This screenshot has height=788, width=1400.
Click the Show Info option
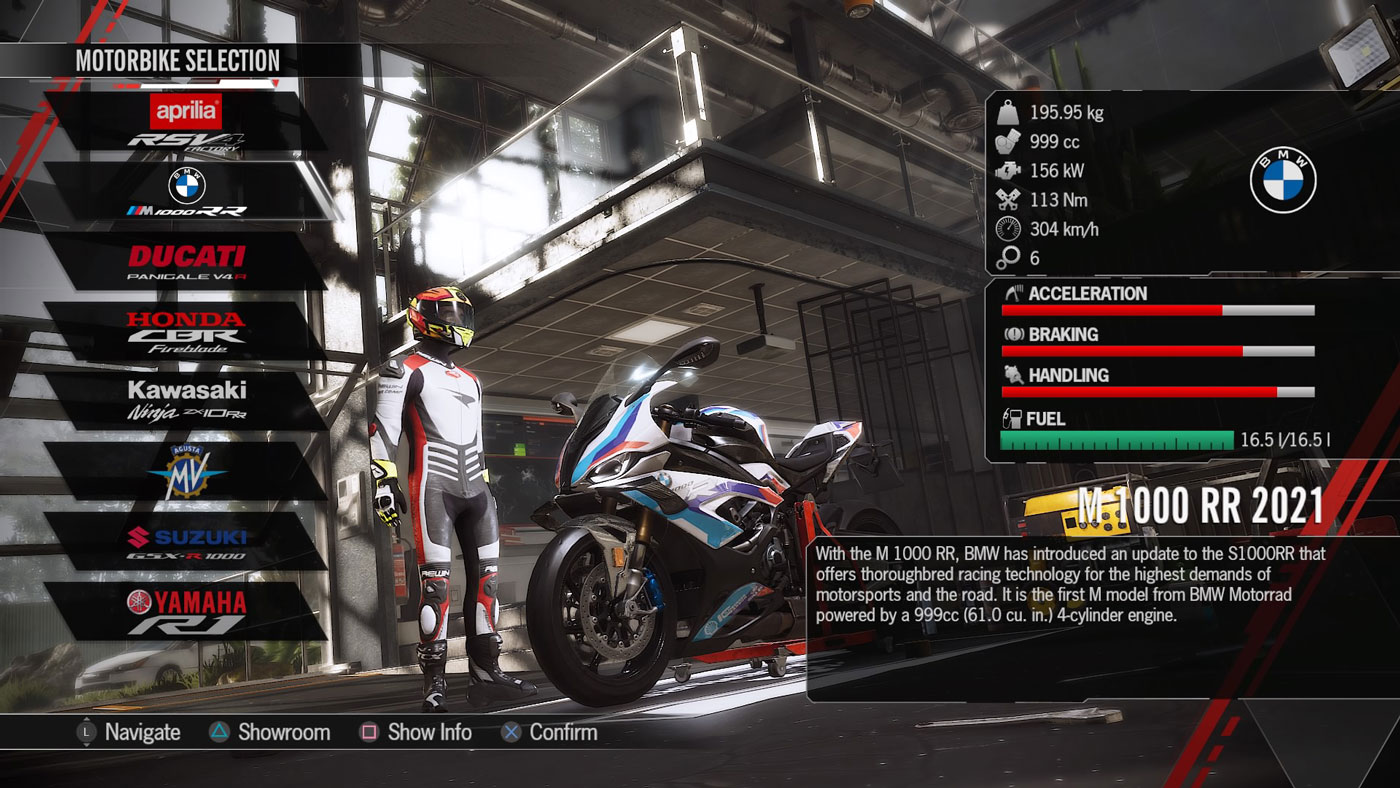[415, 732]
